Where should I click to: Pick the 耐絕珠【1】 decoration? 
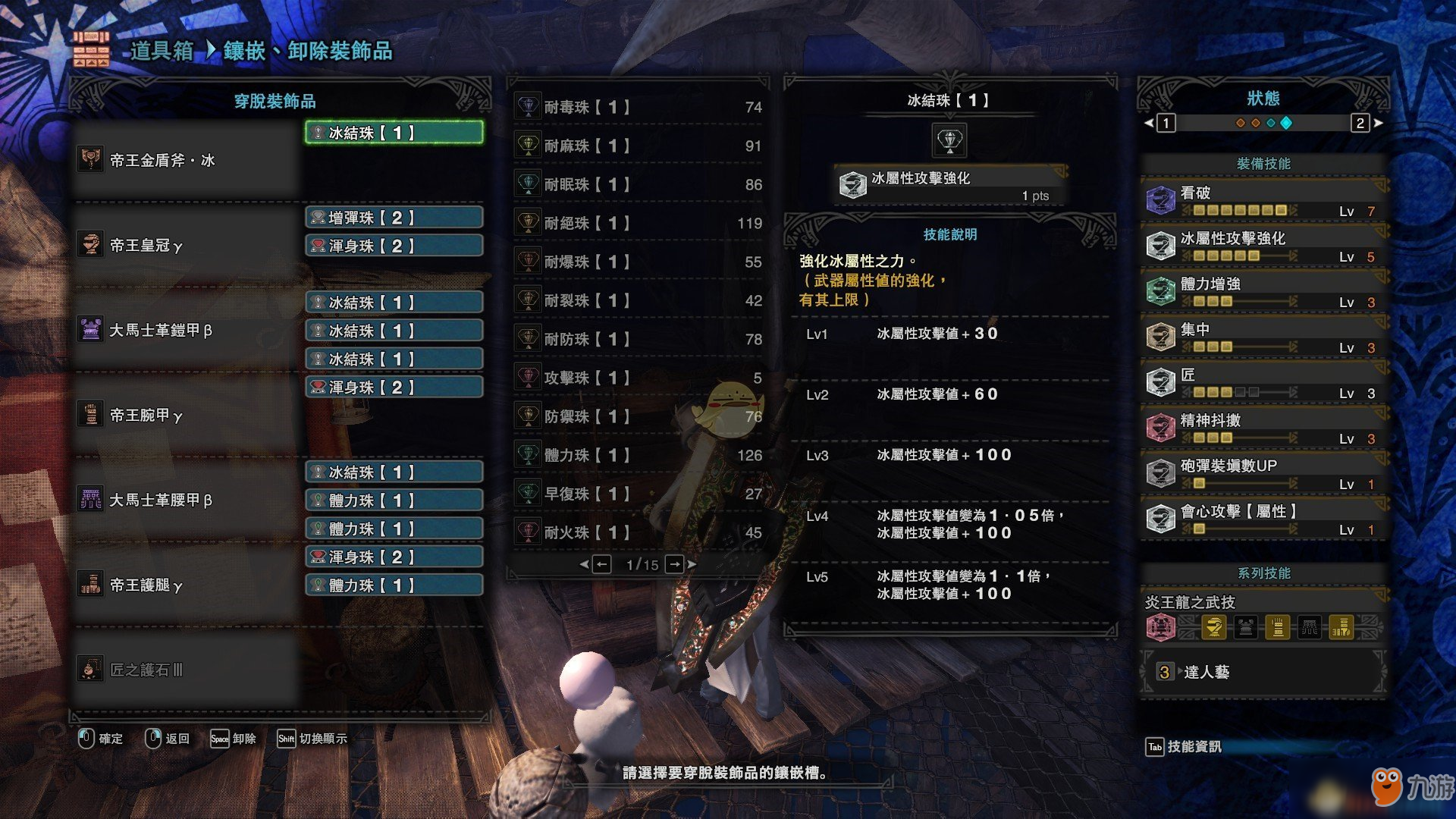639,223
